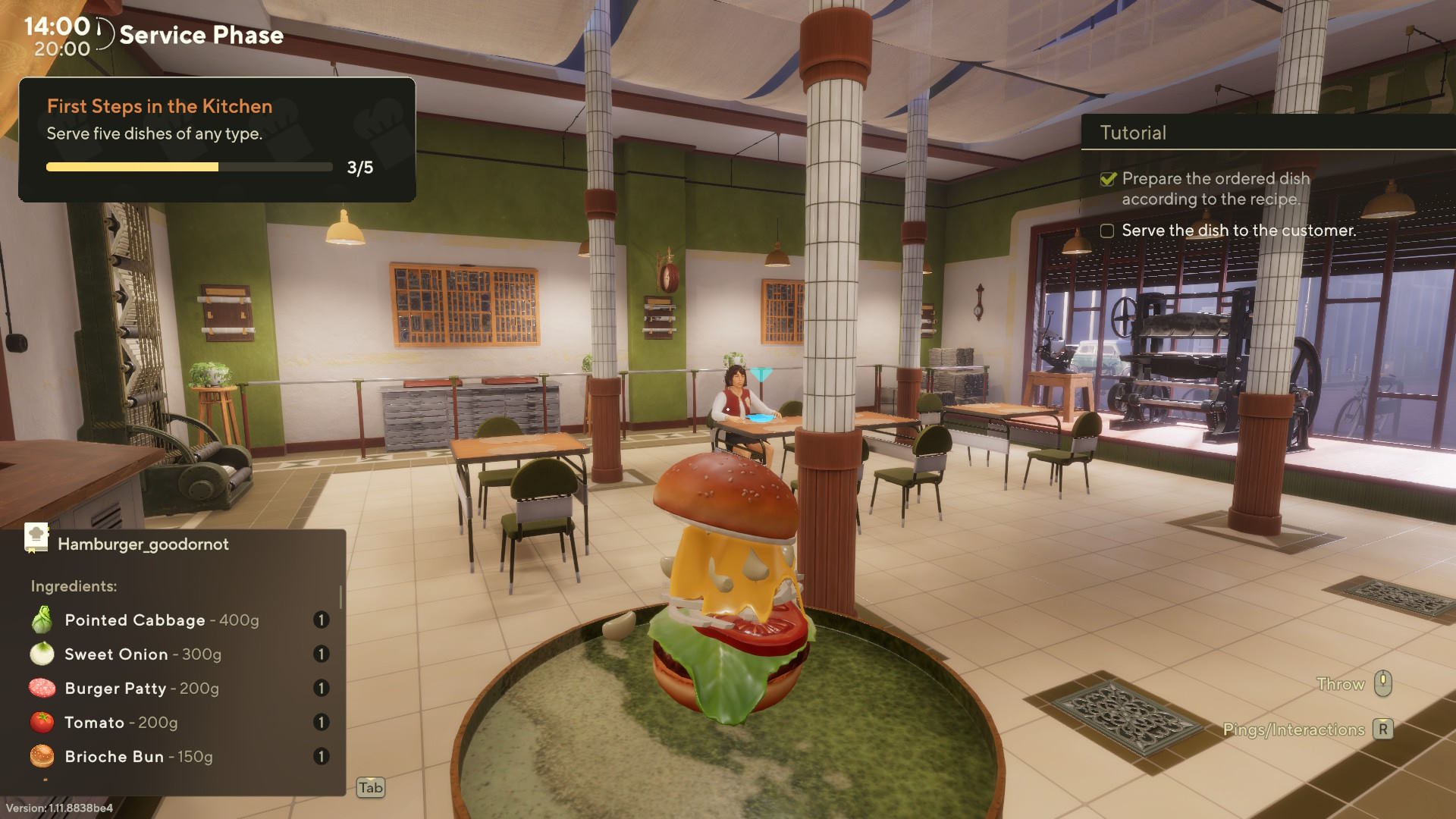Click the ingredient list scrollbar

(340, 598)
